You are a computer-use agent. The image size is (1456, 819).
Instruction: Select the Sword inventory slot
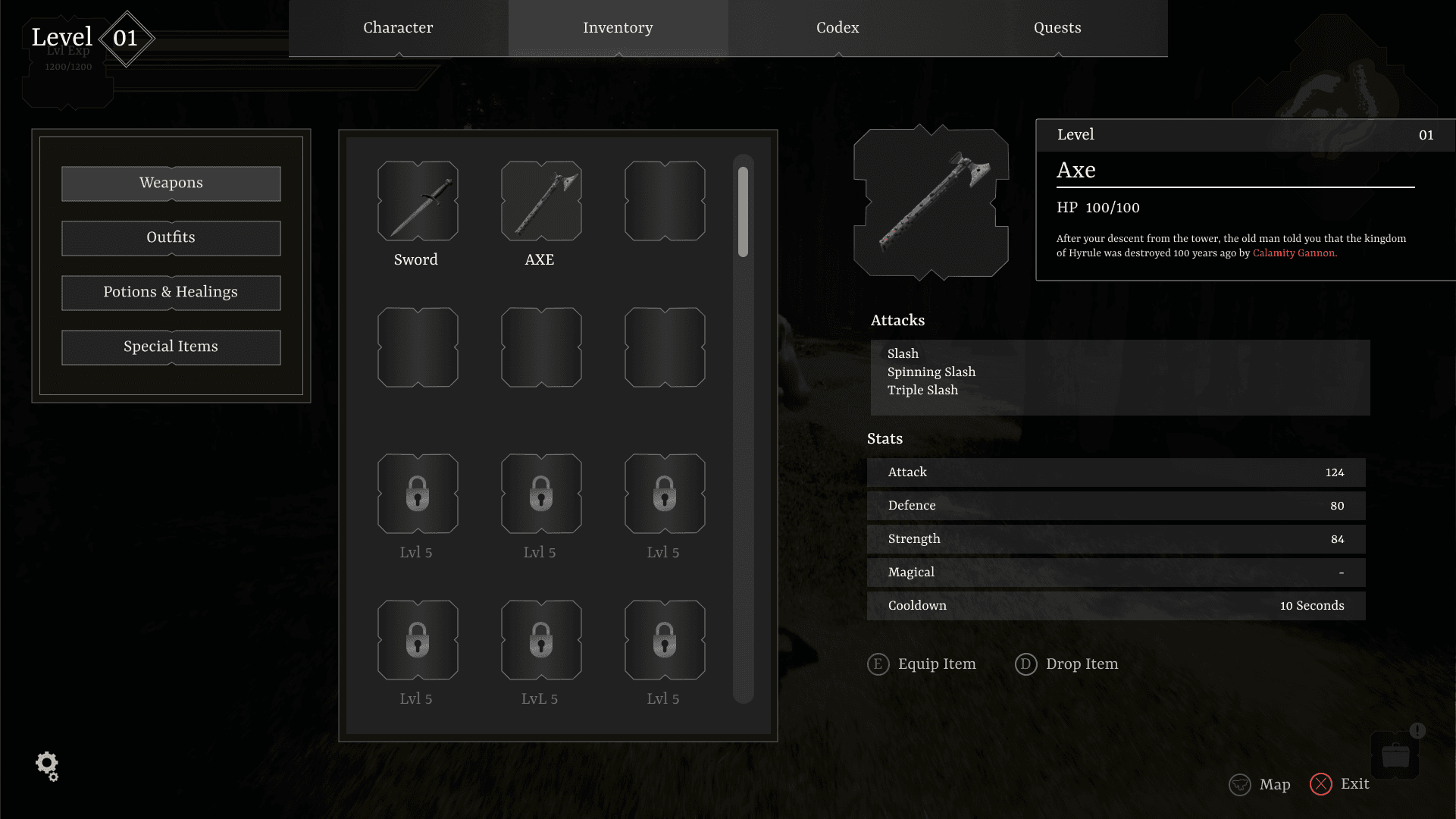pos(418,201)
